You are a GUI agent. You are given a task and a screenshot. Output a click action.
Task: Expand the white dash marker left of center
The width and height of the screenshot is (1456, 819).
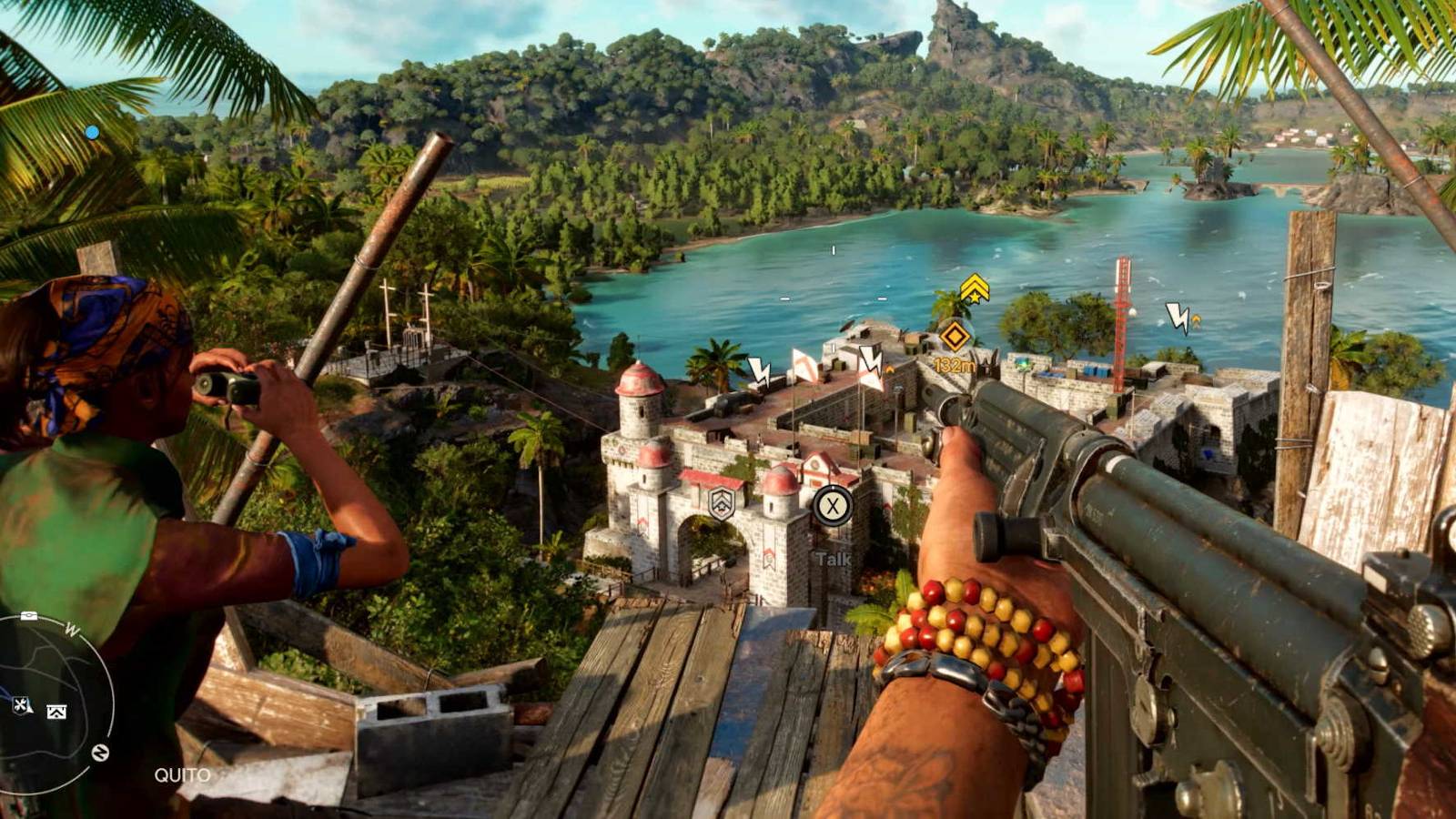tap(783, 299)
